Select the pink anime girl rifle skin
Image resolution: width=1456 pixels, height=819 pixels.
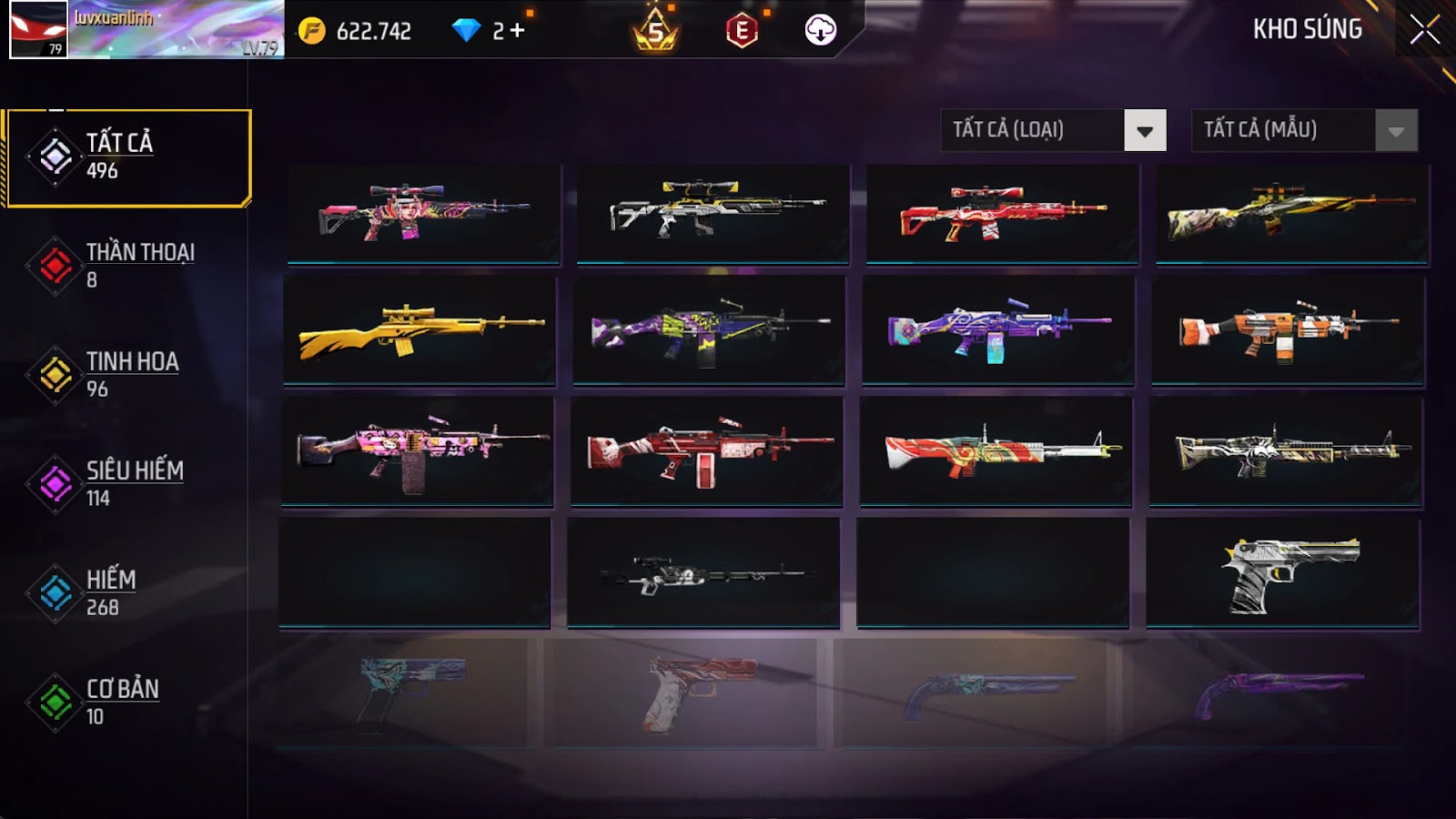pyautogui.click(x=423, y=214)
